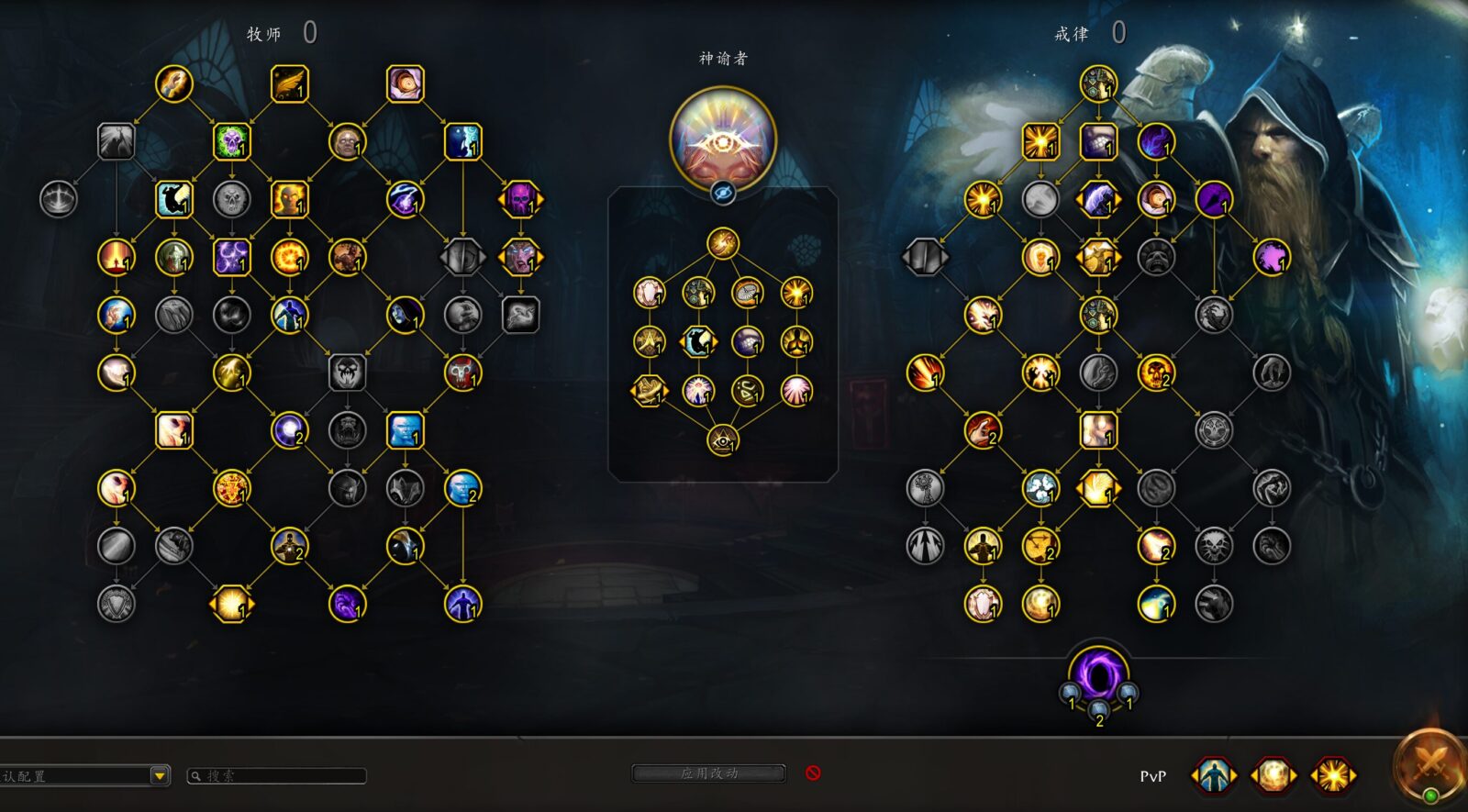Select the golden angel wing talent node
The height and width of the screenshot is (812, 1468).
289,83
